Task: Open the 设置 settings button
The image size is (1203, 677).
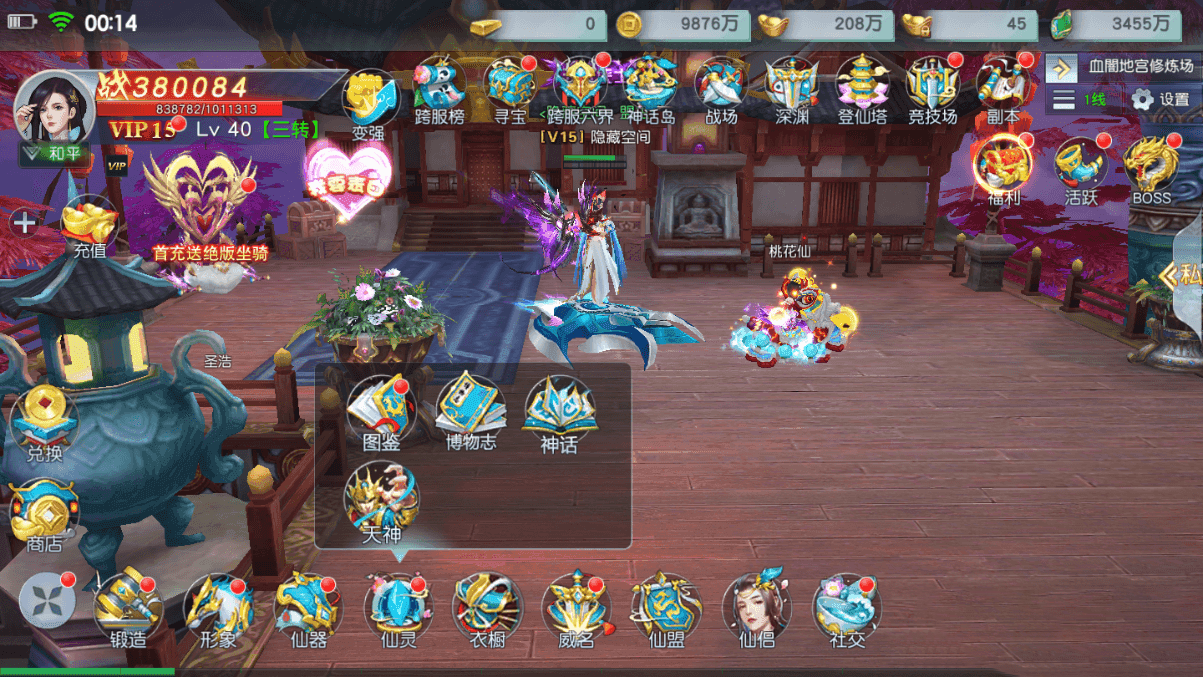Action: click(x=1160, y=100)
